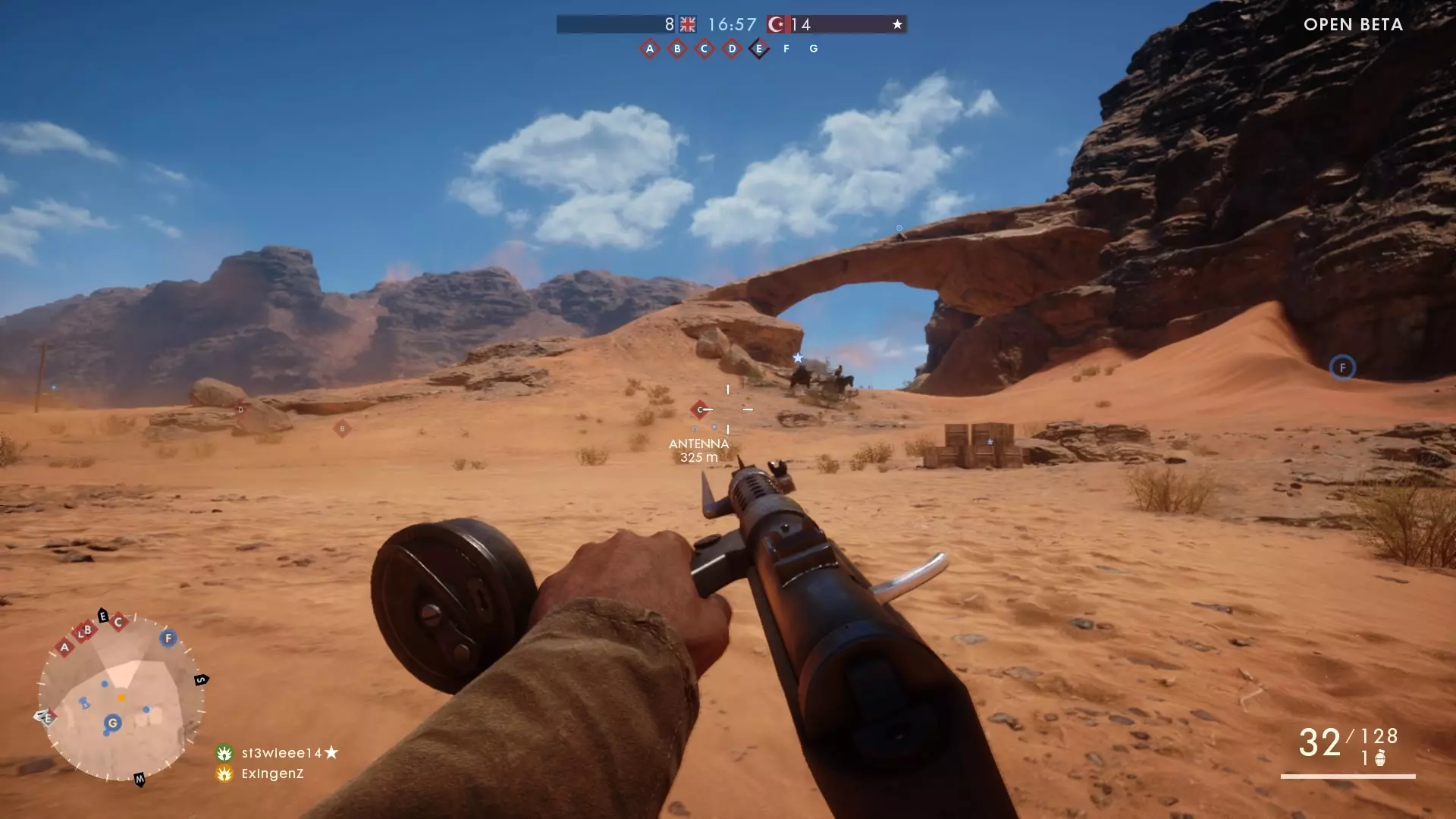Select flag C in the top objective bar
Image resolution: width=1456 pixels, height=819 pixels.
coord(704,49)
